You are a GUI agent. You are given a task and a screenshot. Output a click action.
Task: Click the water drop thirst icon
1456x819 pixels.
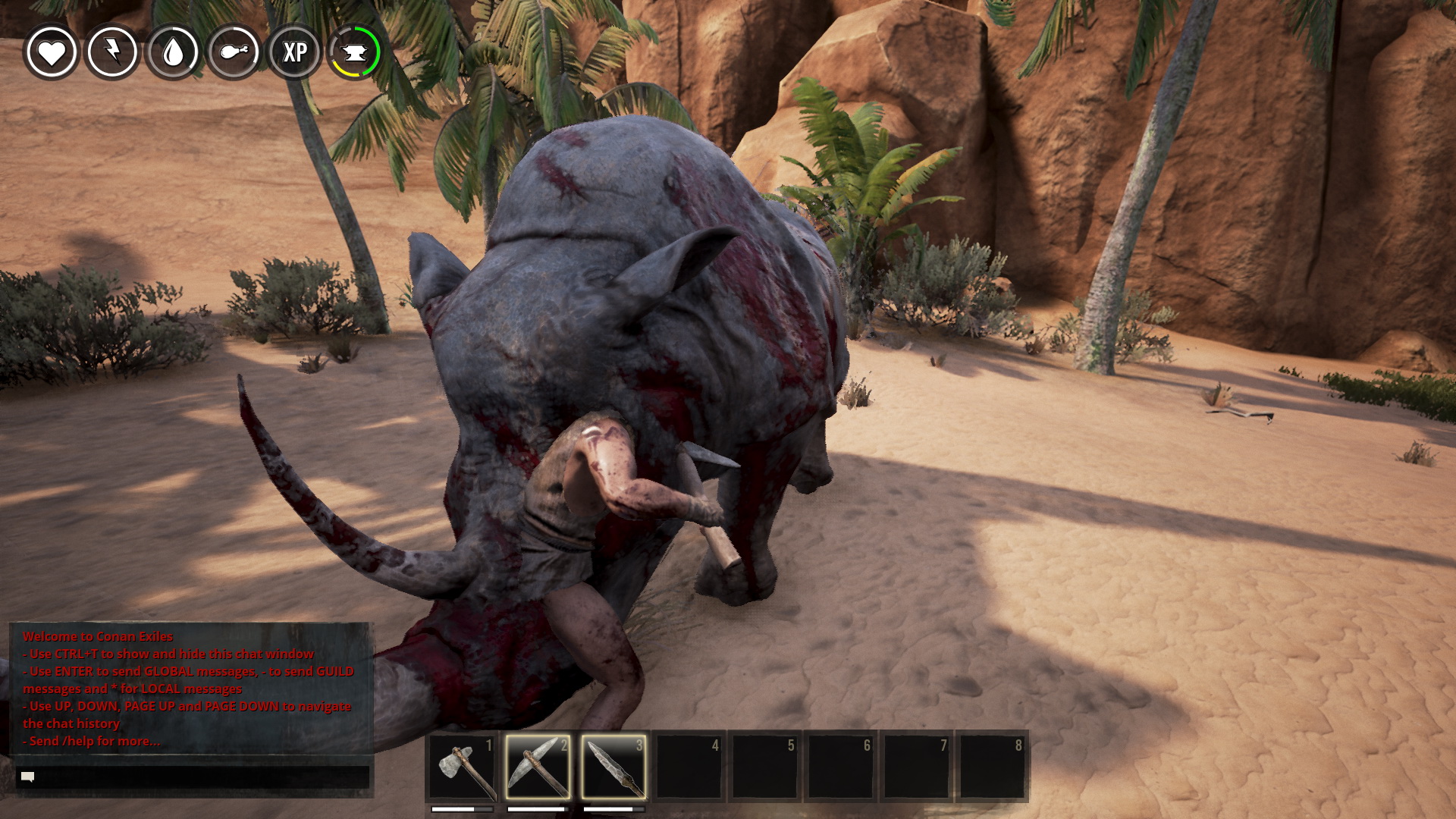pyautogui.click(x=174, y=52)
